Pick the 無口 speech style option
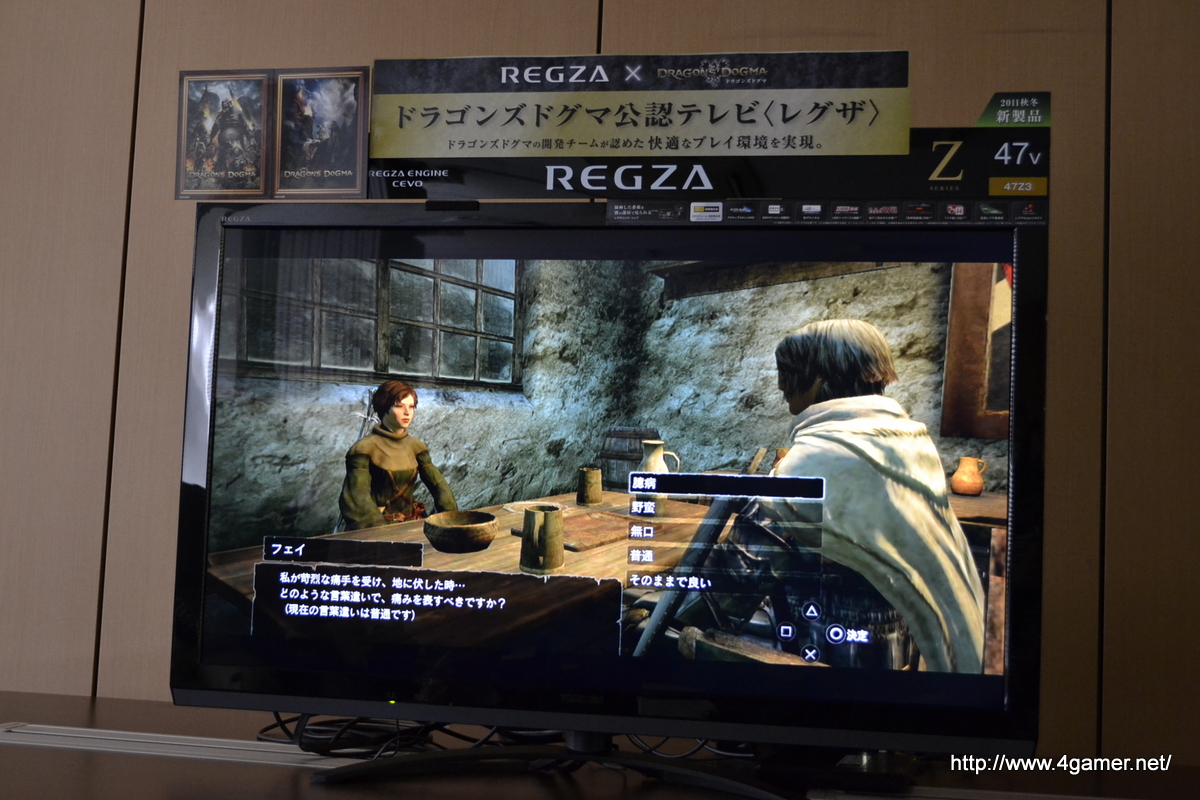The width and height of the screenshot is (1200, 800). pos(642,532)
